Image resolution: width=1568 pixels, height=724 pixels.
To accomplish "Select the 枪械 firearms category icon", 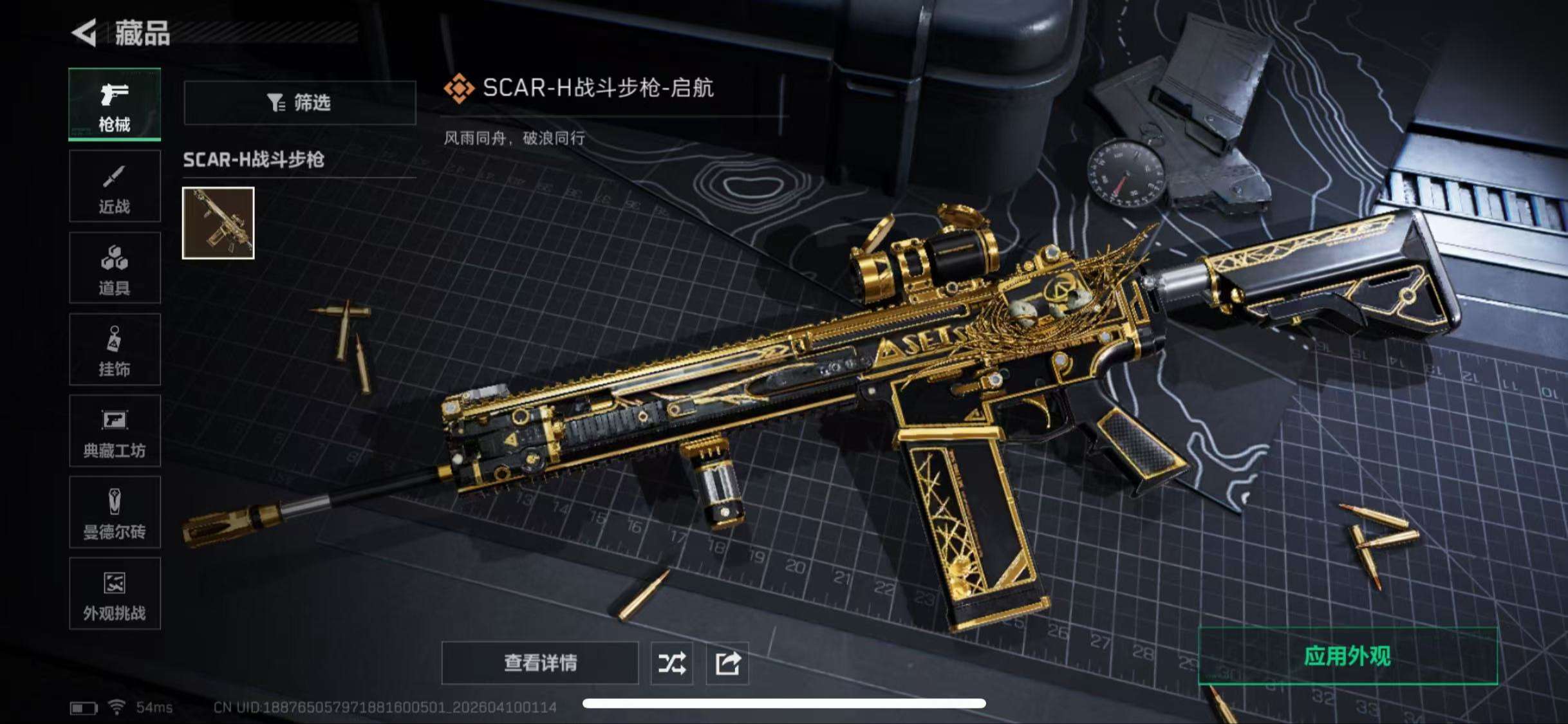I will click(x=115, y=103).
